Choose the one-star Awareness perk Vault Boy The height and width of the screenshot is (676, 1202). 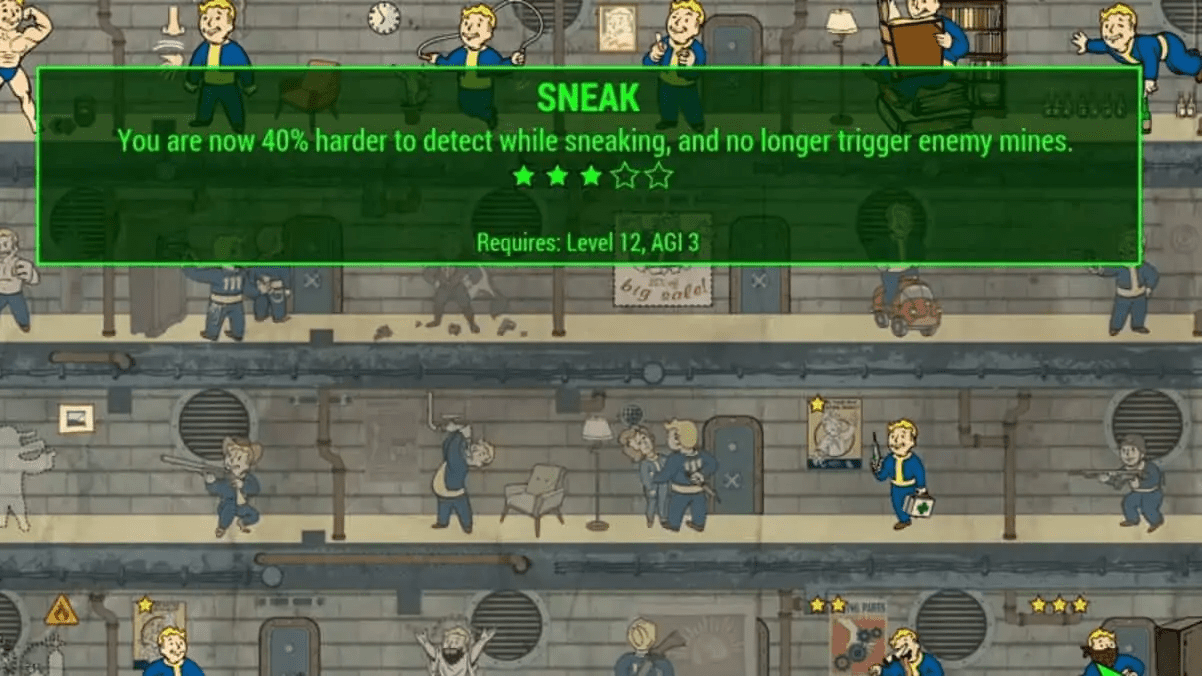(x=171, y=648)
